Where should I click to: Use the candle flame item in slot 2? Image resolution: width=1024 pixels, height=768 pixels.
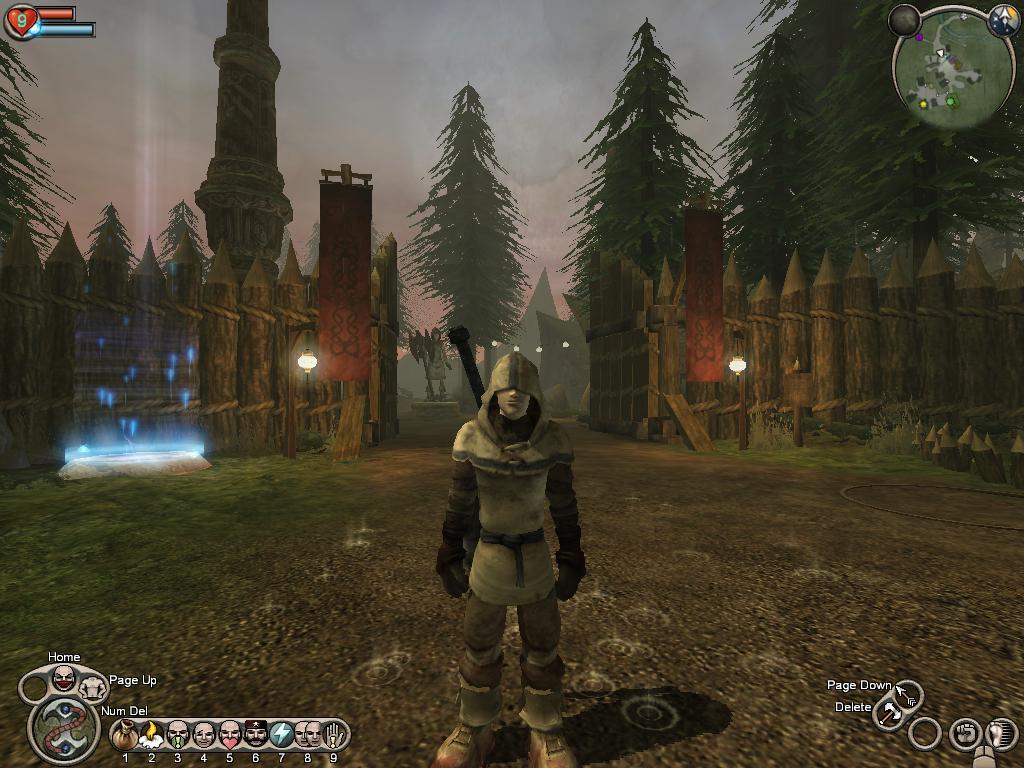point(152,735)
